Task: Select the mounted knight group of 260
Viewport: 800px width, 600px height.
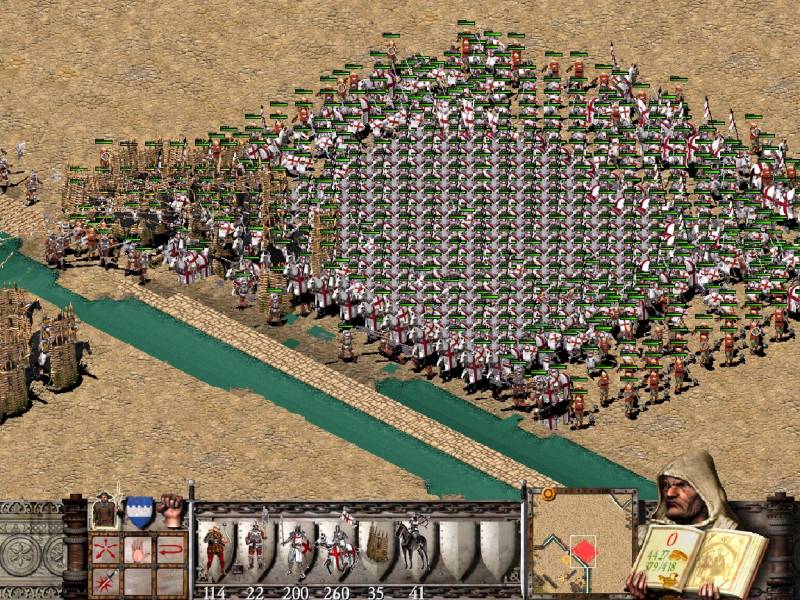Action: [336, 550]
